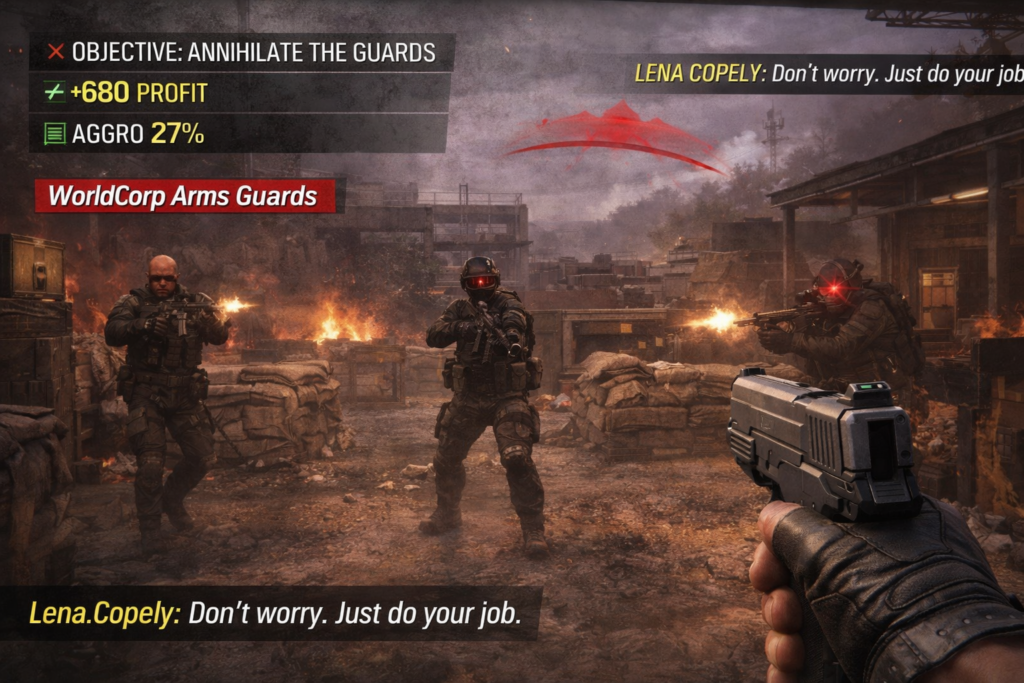Screen dimensions: 1024x683
Task: Select the Annihilate the Guards objective tracker
Action: pos(242,52)
